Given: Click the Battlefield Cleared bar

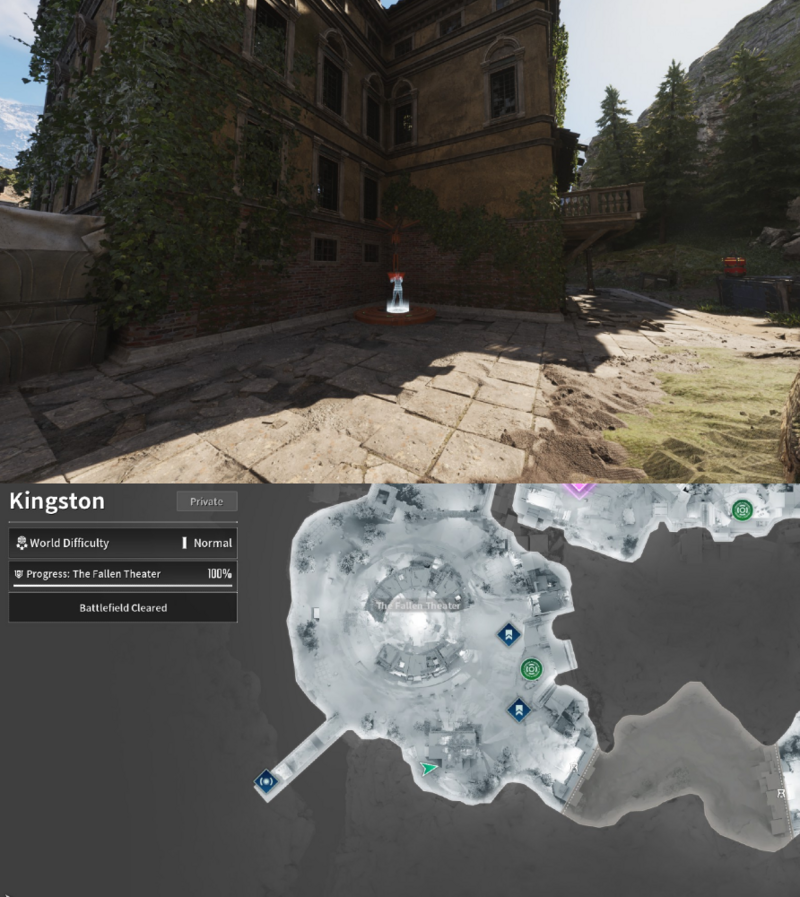Looking at the screenshot, I should (x=123, y=607).
